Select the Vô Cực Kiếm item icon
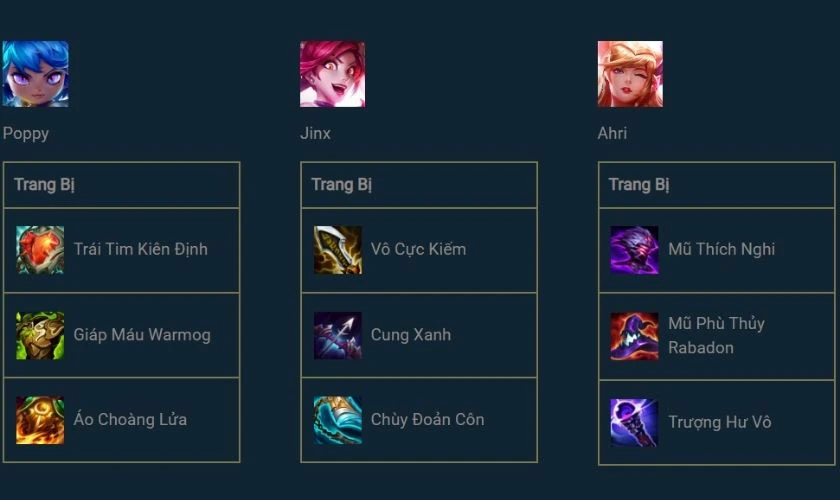This screenshot has width=840, height=500. pyautogui.click(x=338, y=250)
